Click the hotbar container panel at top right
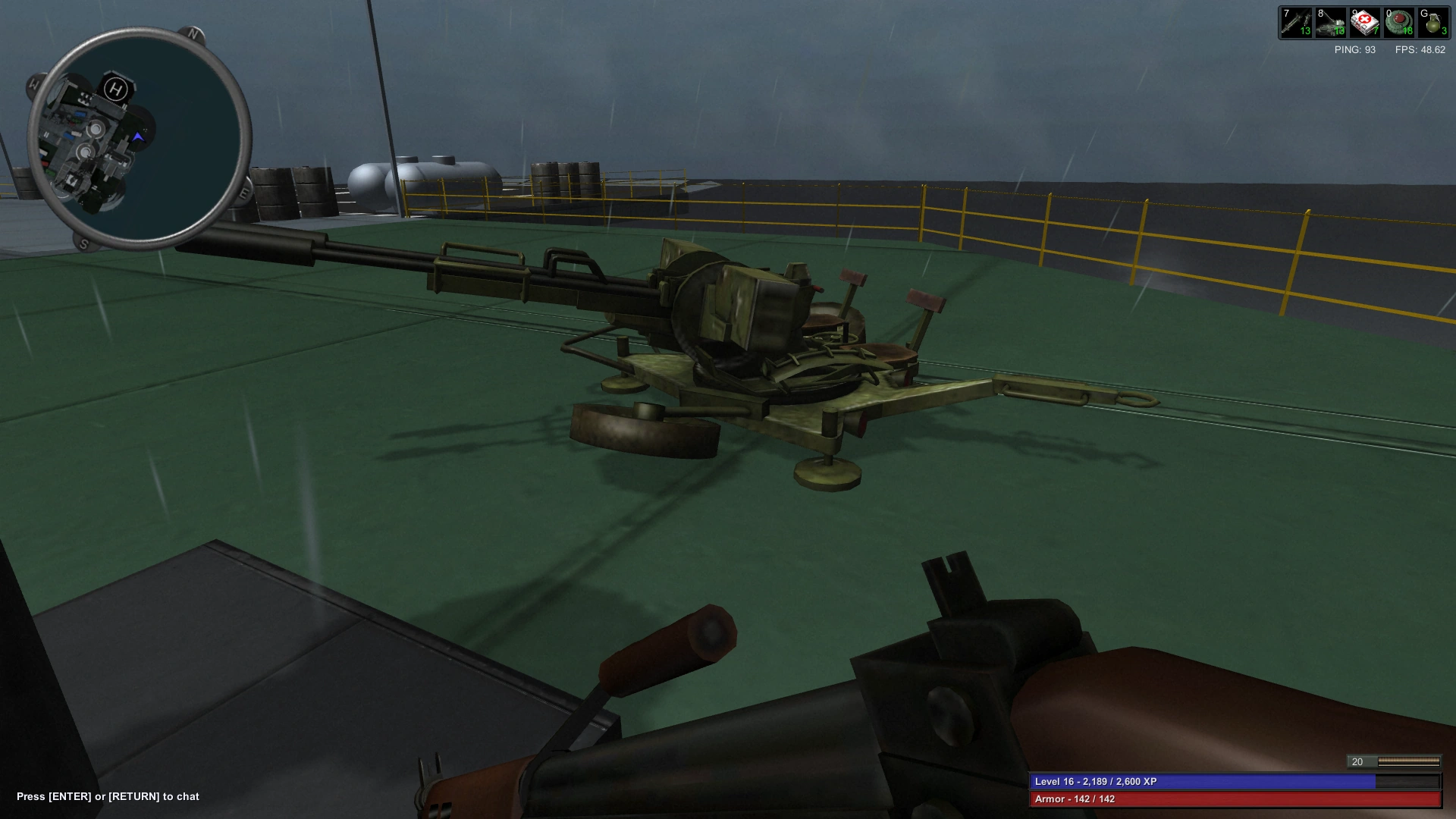 (x=1365, y=21)
